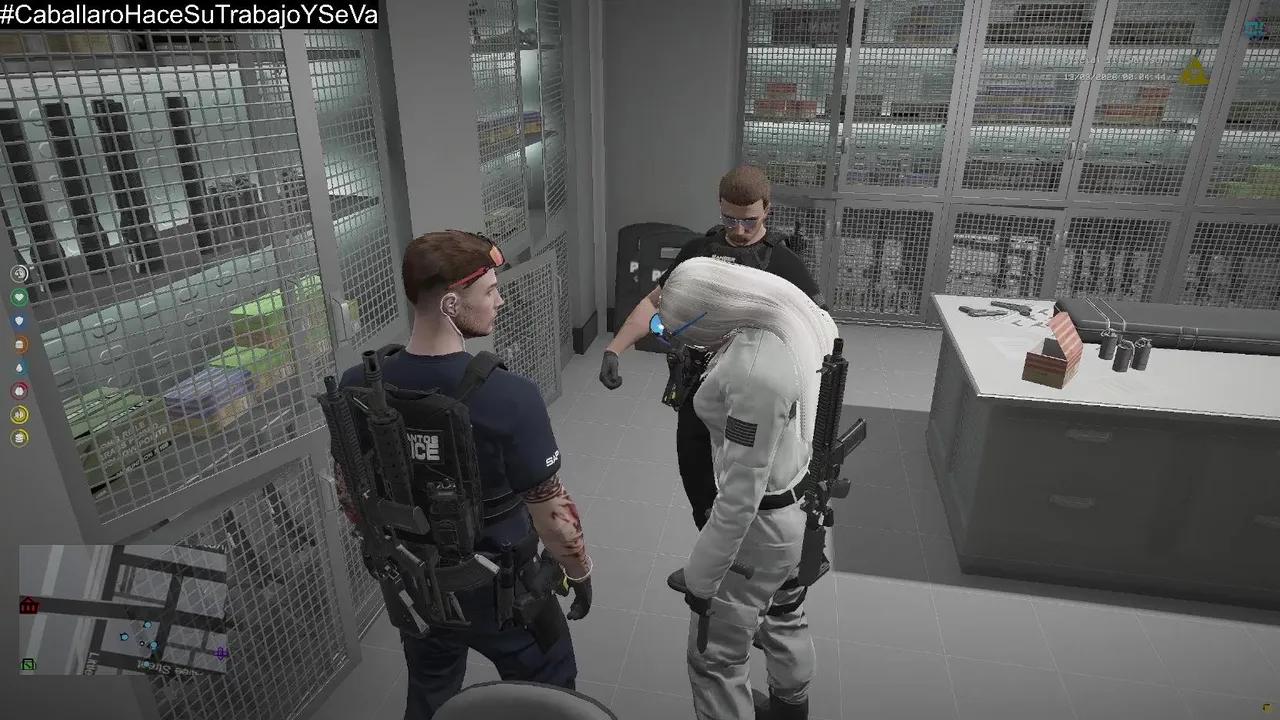Select the green health heart icon
Screen dimensions: 1280x720
18,296
